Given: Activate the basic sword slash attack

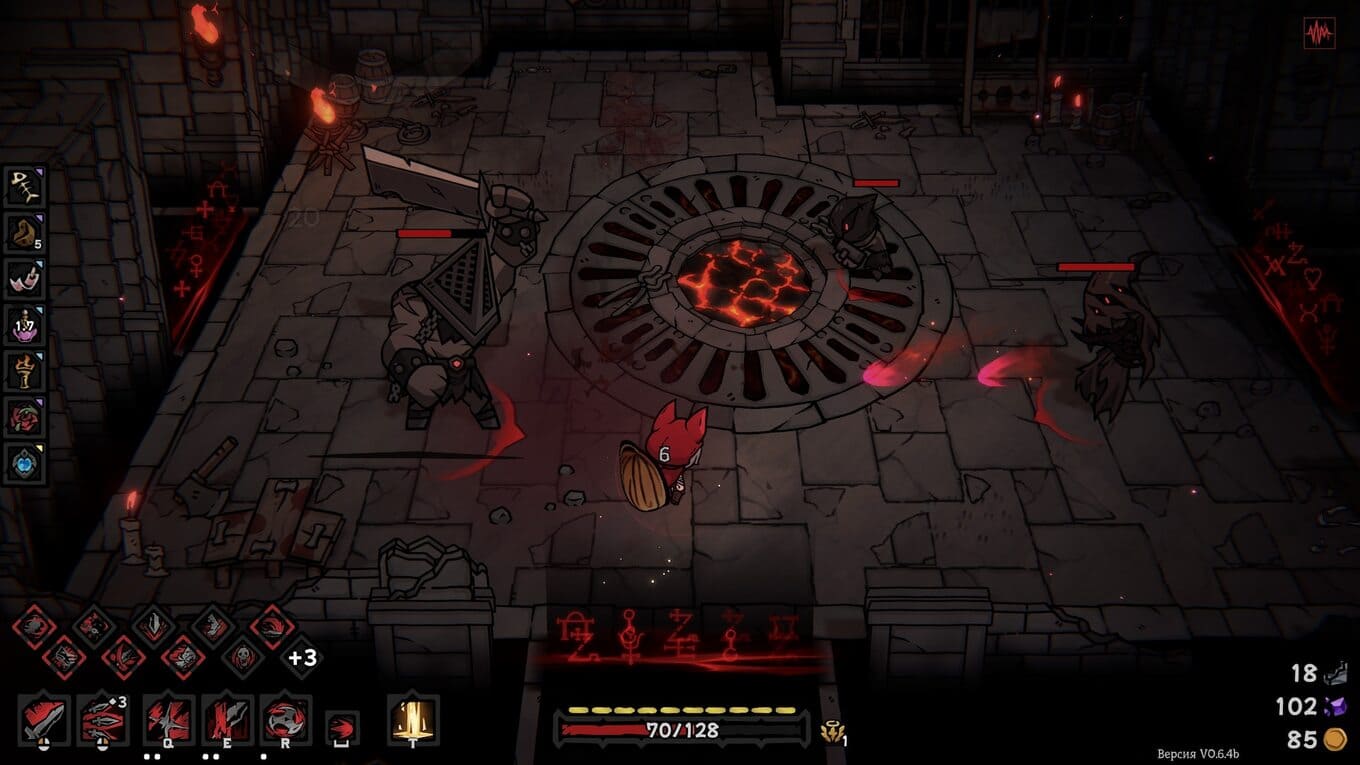Looking at the screenshot, I should 44,719.
